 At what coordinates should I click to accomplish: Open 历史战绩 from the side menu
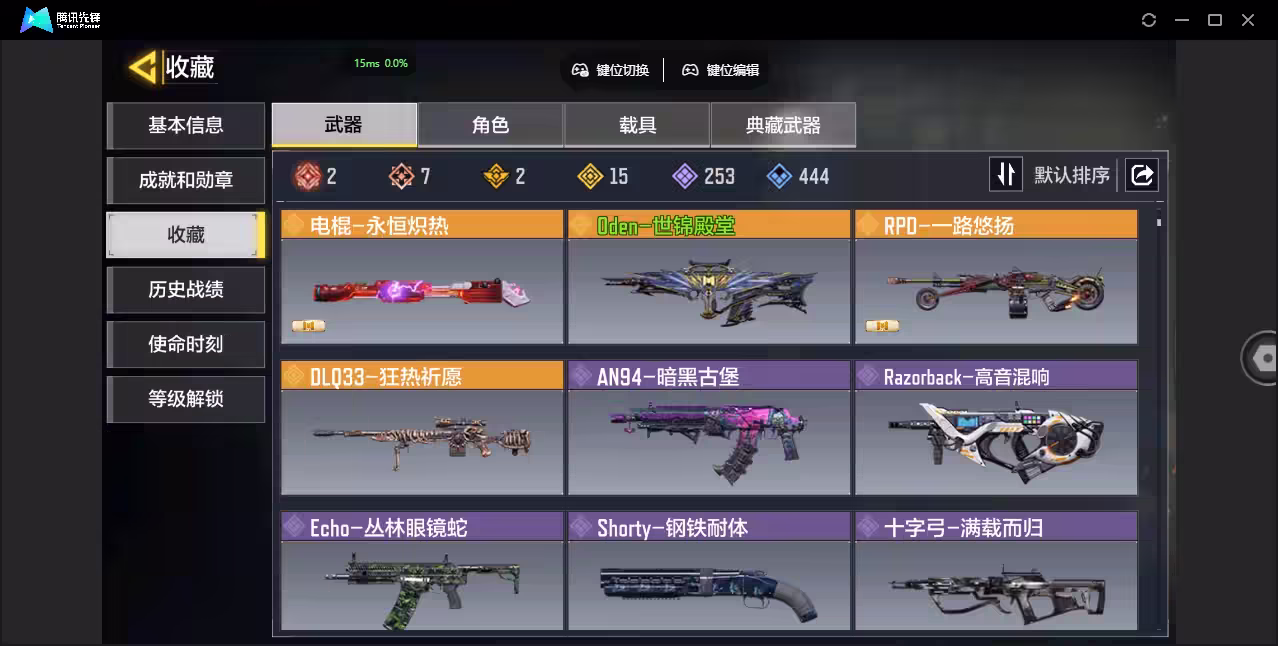click(x=186, y=290)
